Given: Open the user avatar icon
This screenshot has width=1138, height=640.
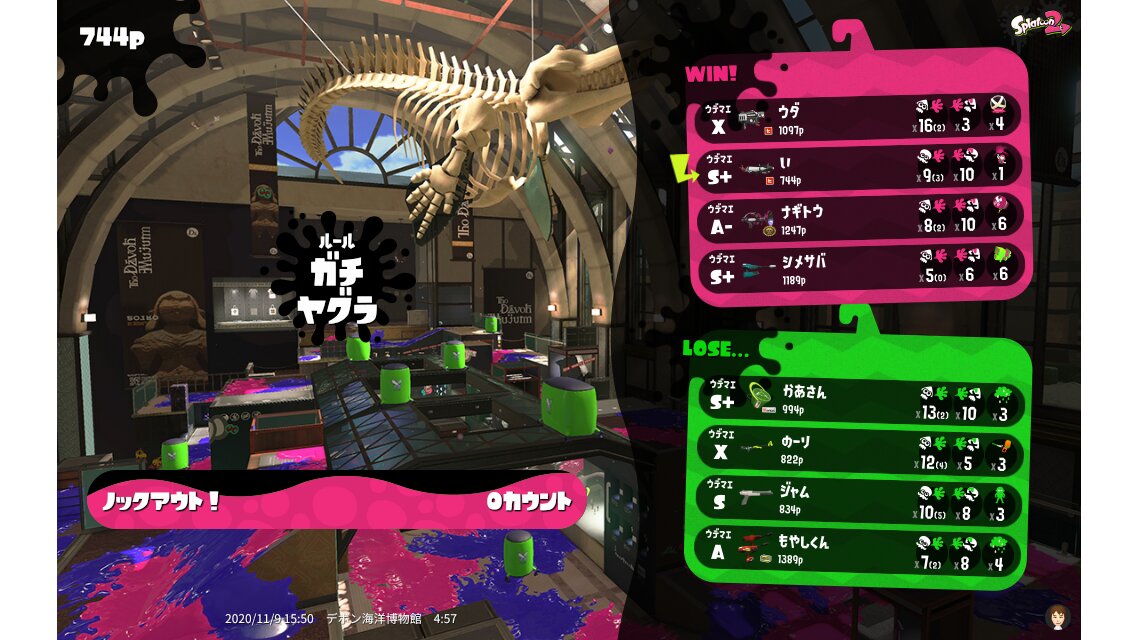Looking at the screenshot, I should pos(1057,616).
